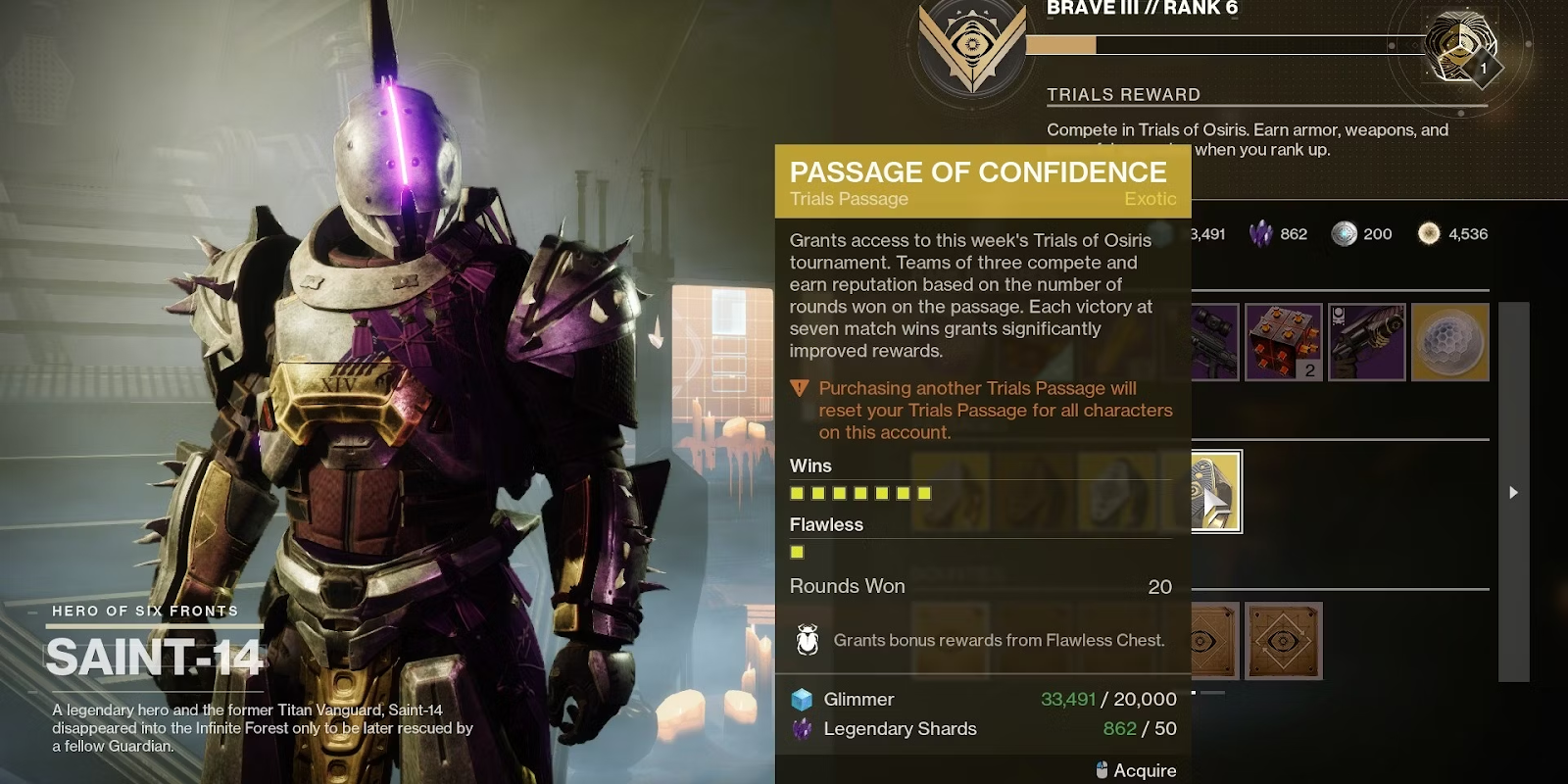The width and height of the screenshot is (1568, 784).
Task: Open the bounty card with arrows around eye
Action: (x=1283, y=642)
